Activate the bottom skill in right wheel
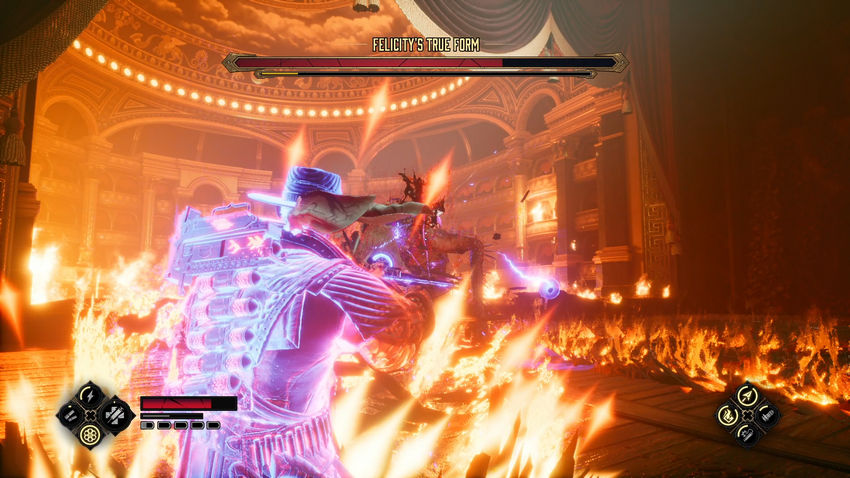 (x=747, y=433)
